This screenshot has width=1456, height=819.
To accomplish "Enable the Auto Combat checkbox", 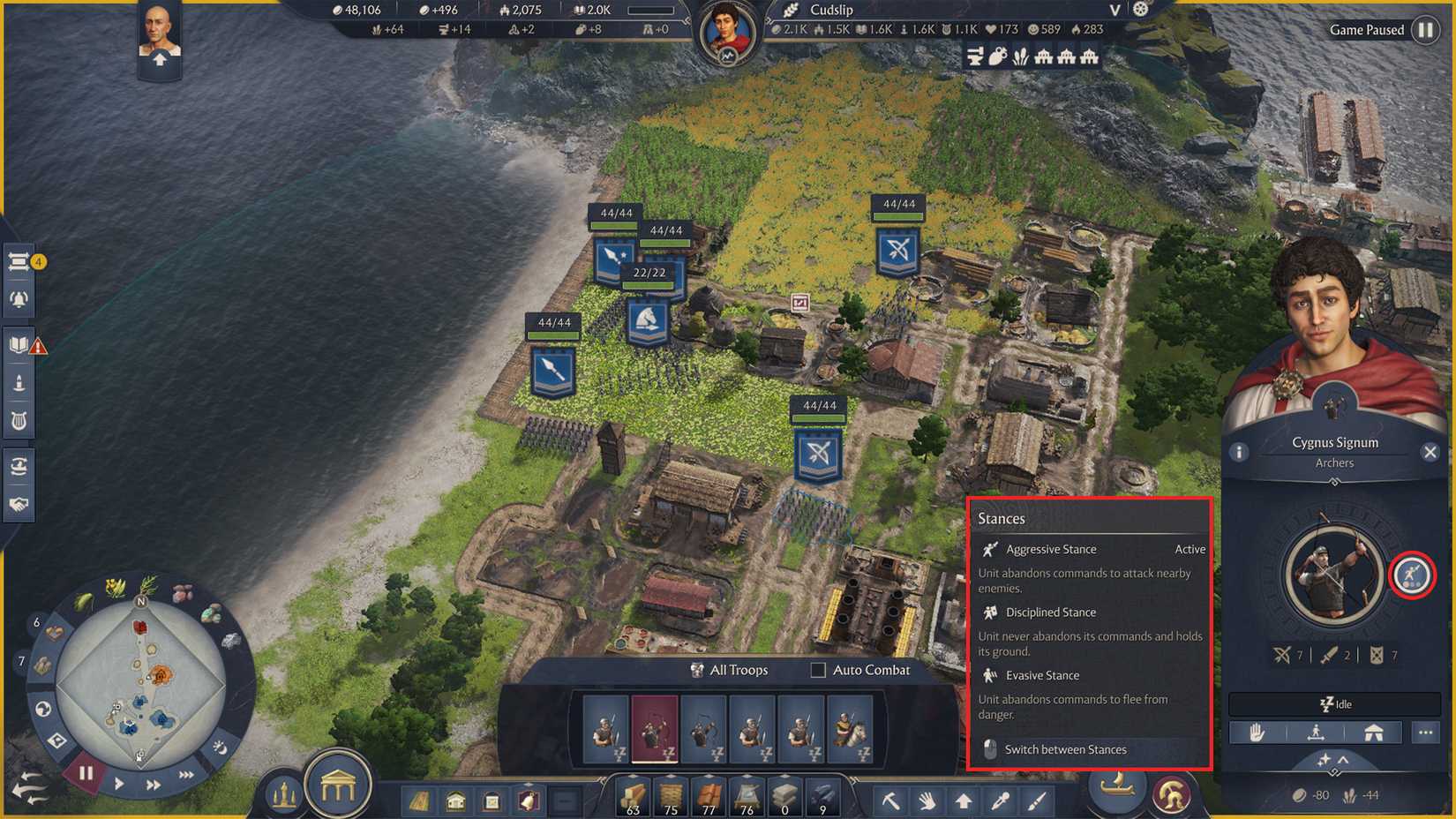I will [816, 671].
